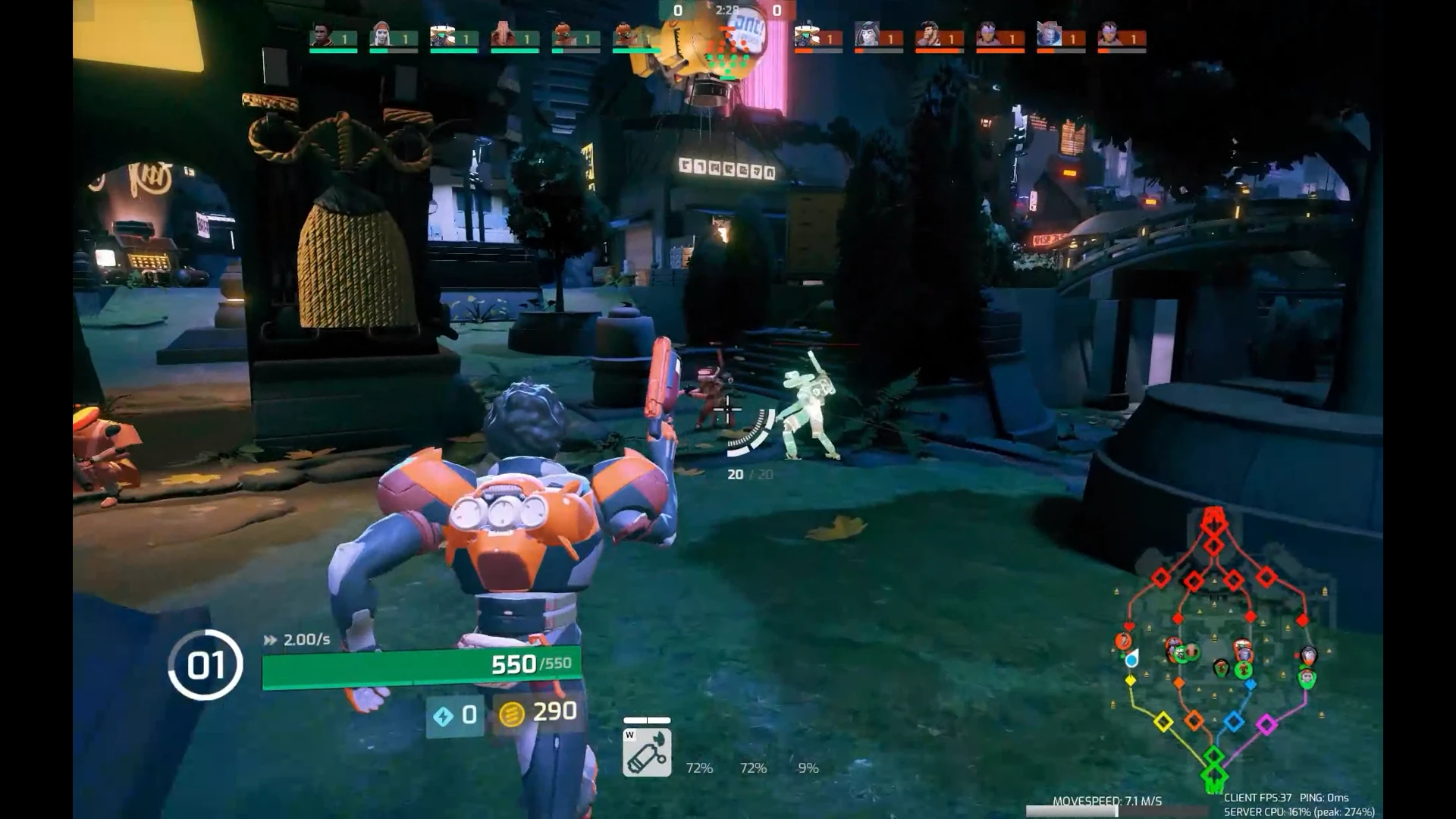The height and width of the screenshot is (819, 1456).
Task: Click the energy lightning bolt icon
Action: coord(444,713)
